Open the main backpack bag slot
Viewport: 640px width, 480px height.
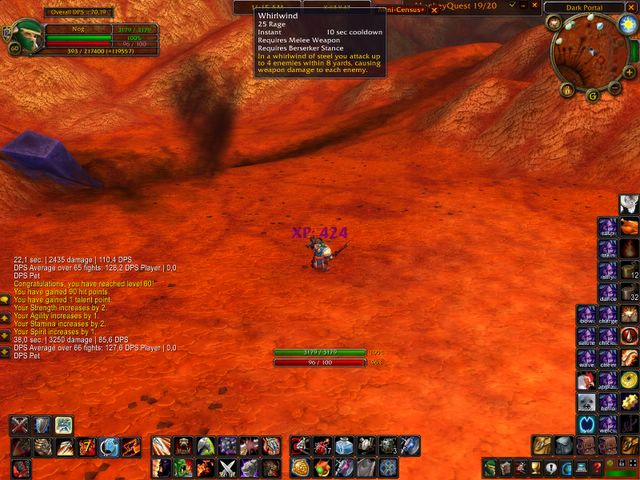tap(631, 445)
